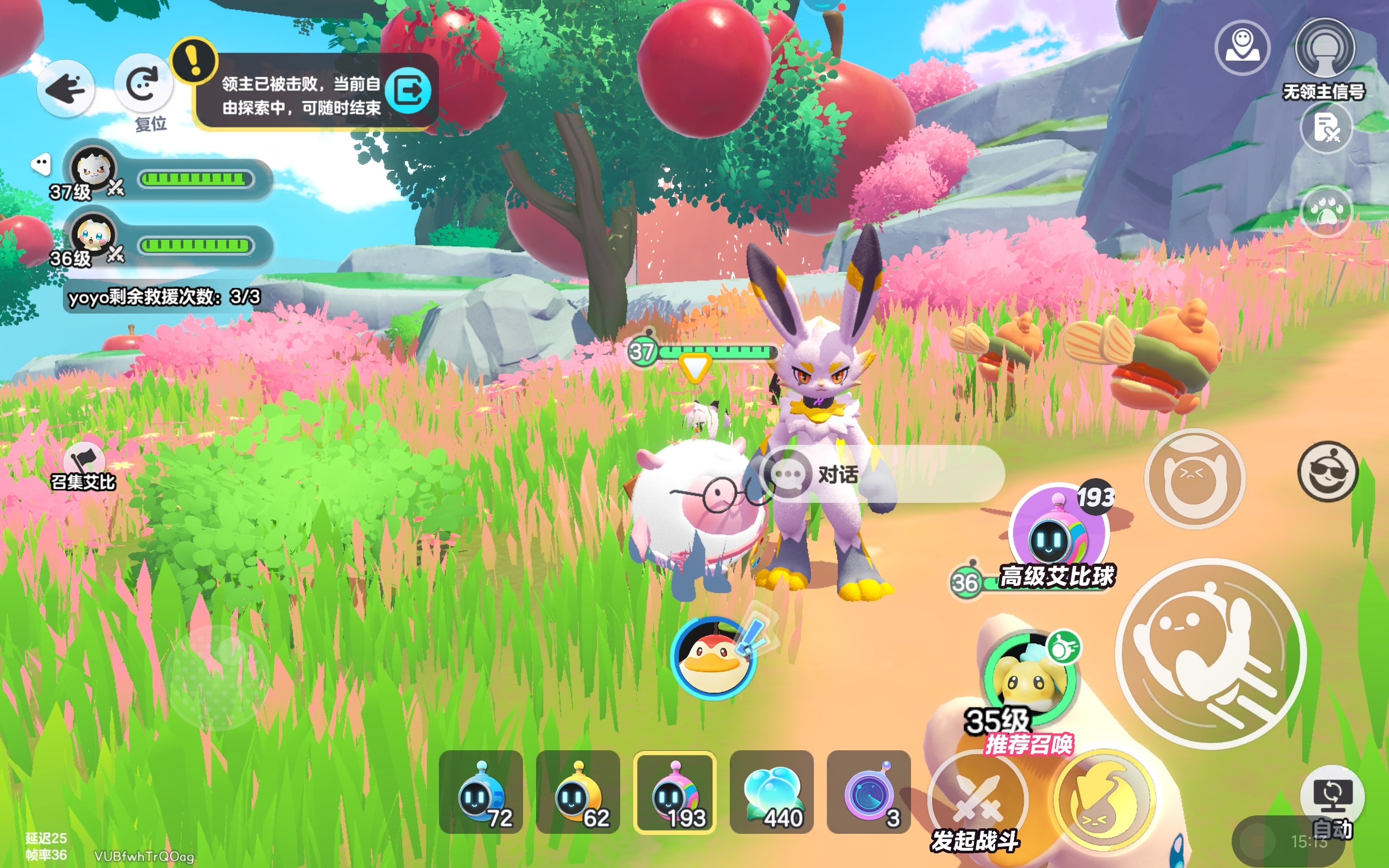Exit exploration via the blue exit icon

[x=408, y=91]
